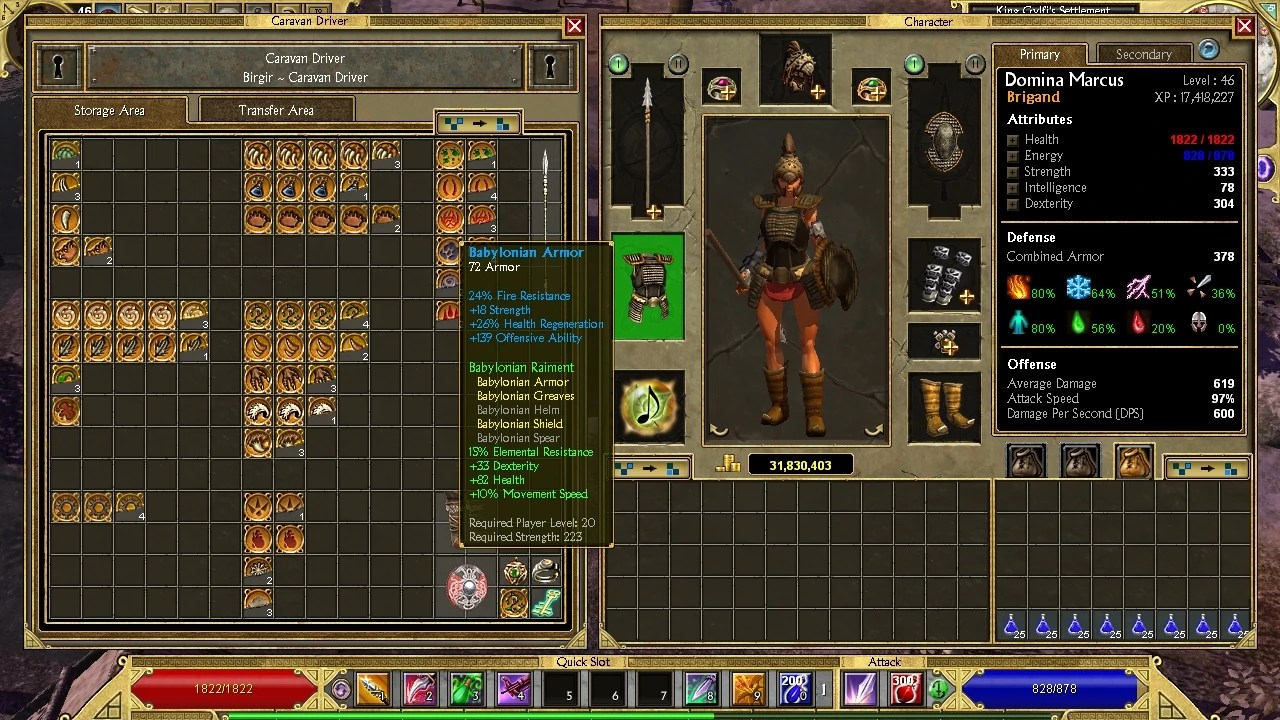This screenshot has height=720, width=1280.
Task: Toggle the right padlock above the caravan storage
Action: click(x=550, y=66)
